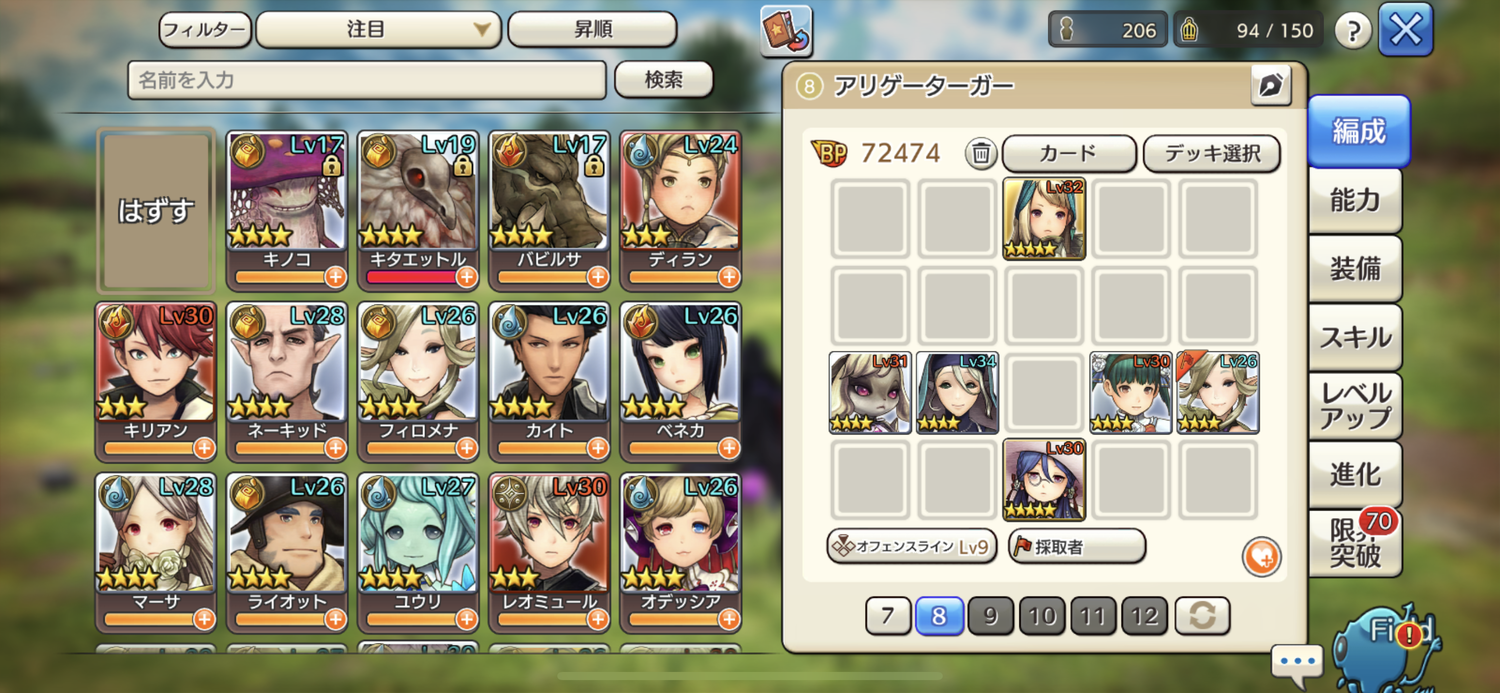Close the screen with the X button
This screenshot has height=693, width=1500.
click(1405, 30)
